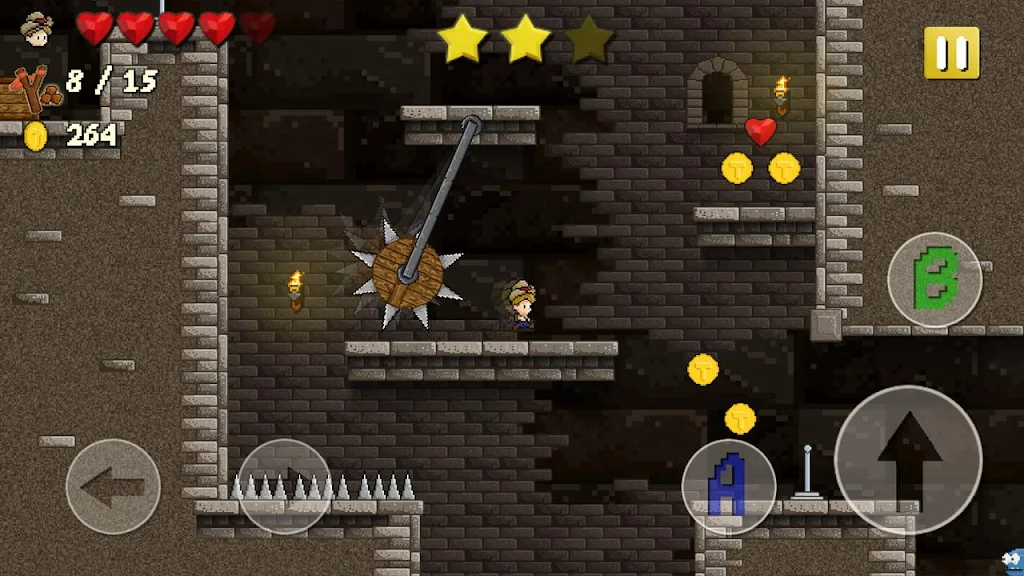
Task: Activate the blue A action button
Action: [729, 486]
